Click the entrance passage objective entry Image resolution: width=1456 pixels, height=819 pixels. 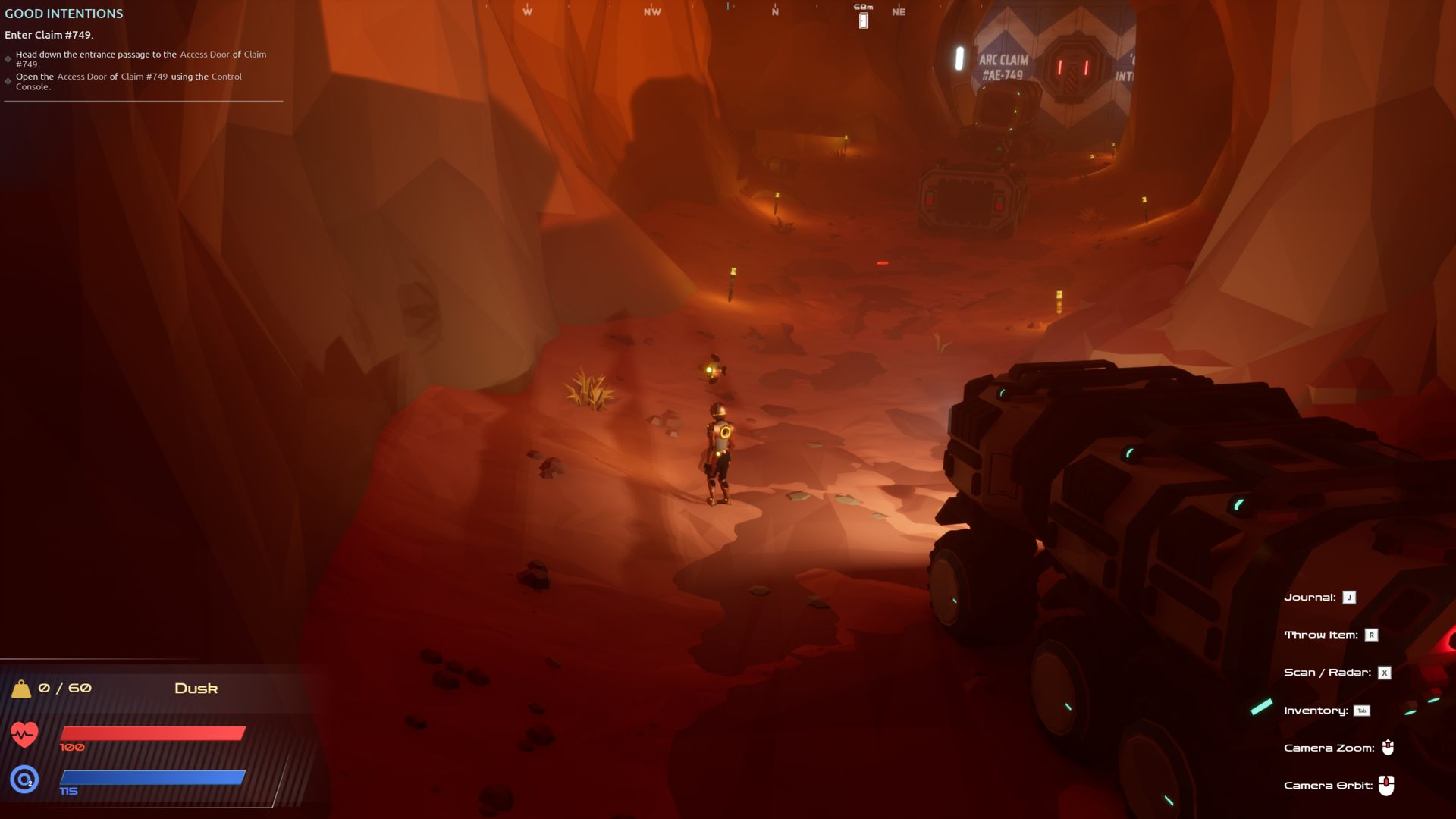point(140,59)
